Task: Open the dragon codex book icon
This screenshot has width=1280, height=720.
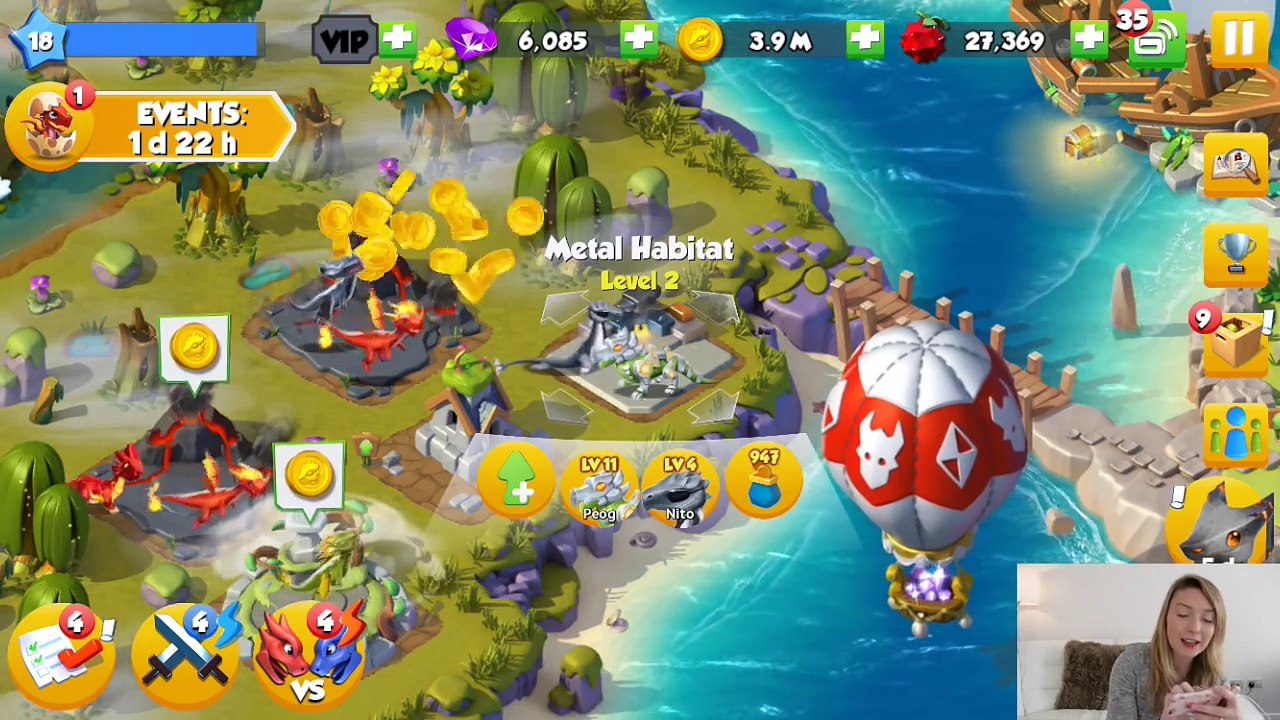Action: pos(1236,167)
